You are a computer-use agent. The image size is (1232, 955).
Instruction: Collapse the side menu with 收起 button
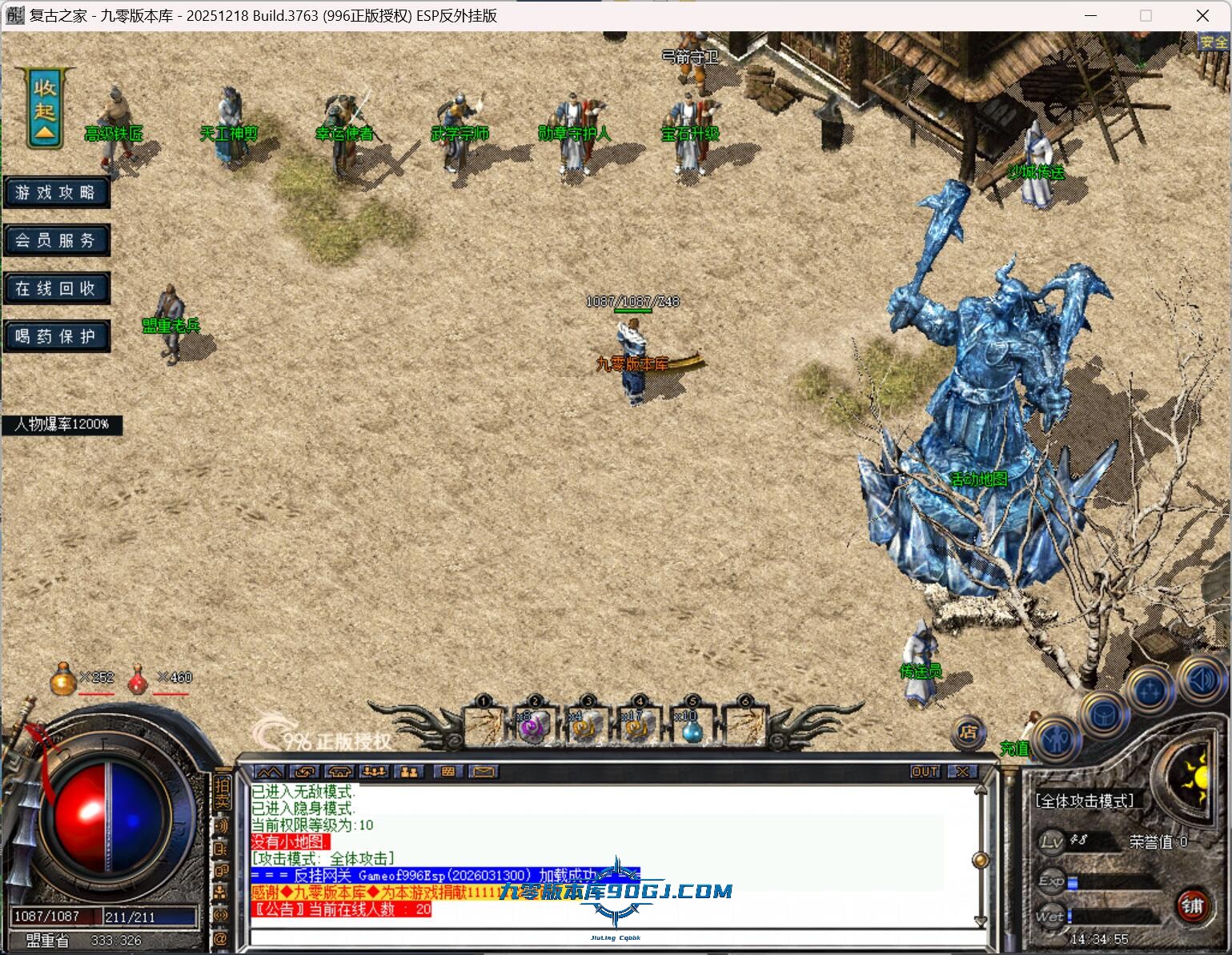(45, 110)
